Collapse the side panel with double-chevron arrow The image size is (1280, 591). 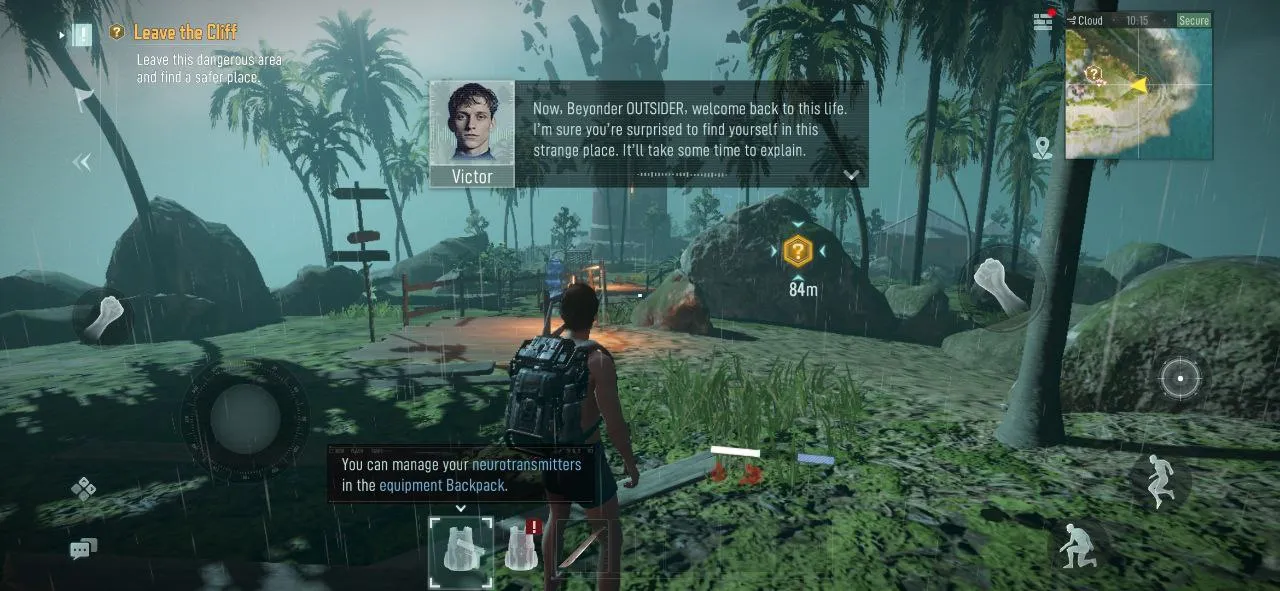[x=82, y=162]
